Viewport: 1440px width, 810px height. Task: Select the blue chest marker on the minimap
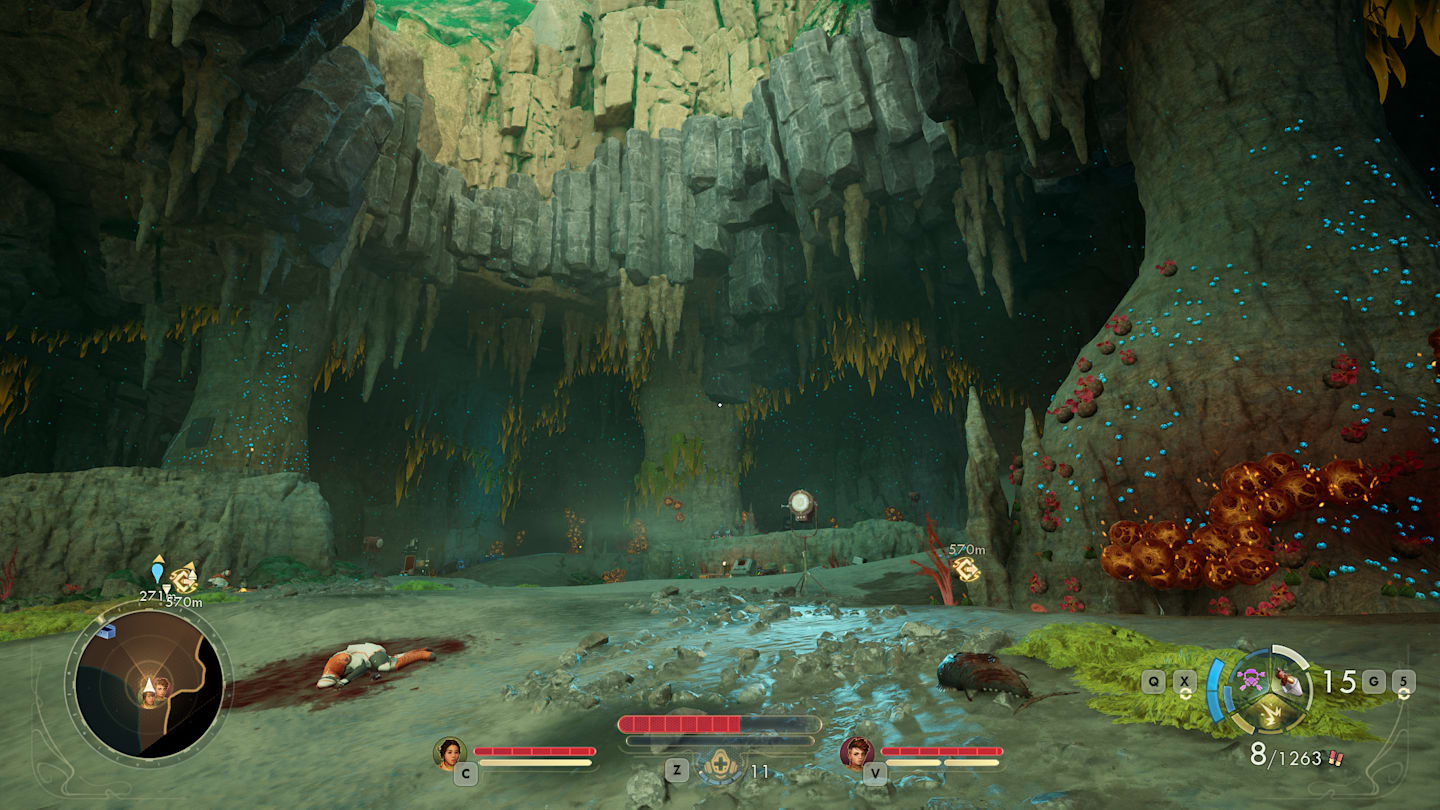click(x=106, y=632)
